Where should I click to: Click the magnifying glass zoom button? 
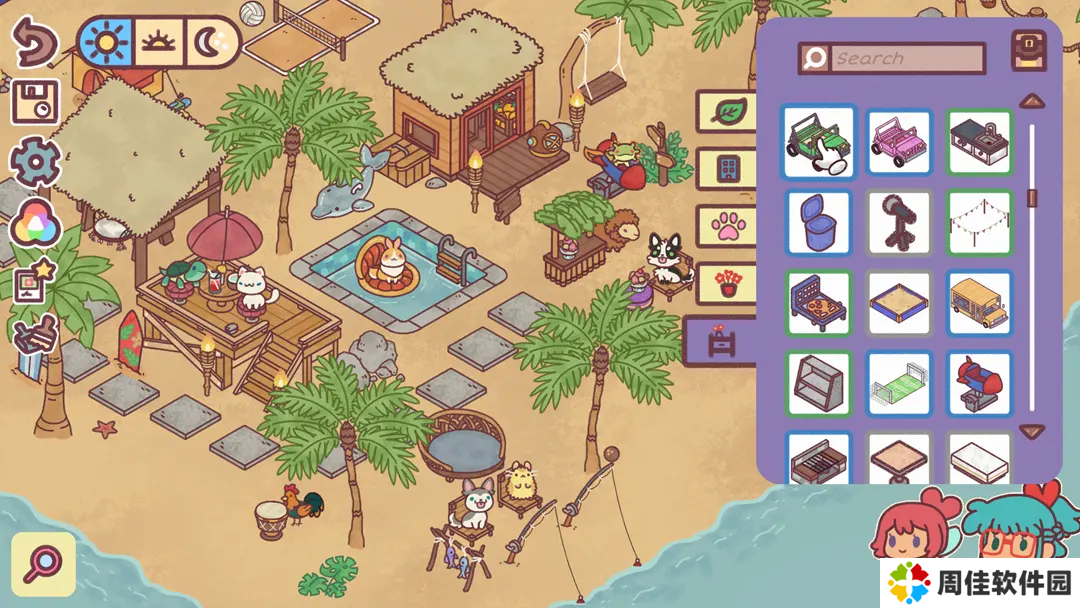(x=44, y=564)
